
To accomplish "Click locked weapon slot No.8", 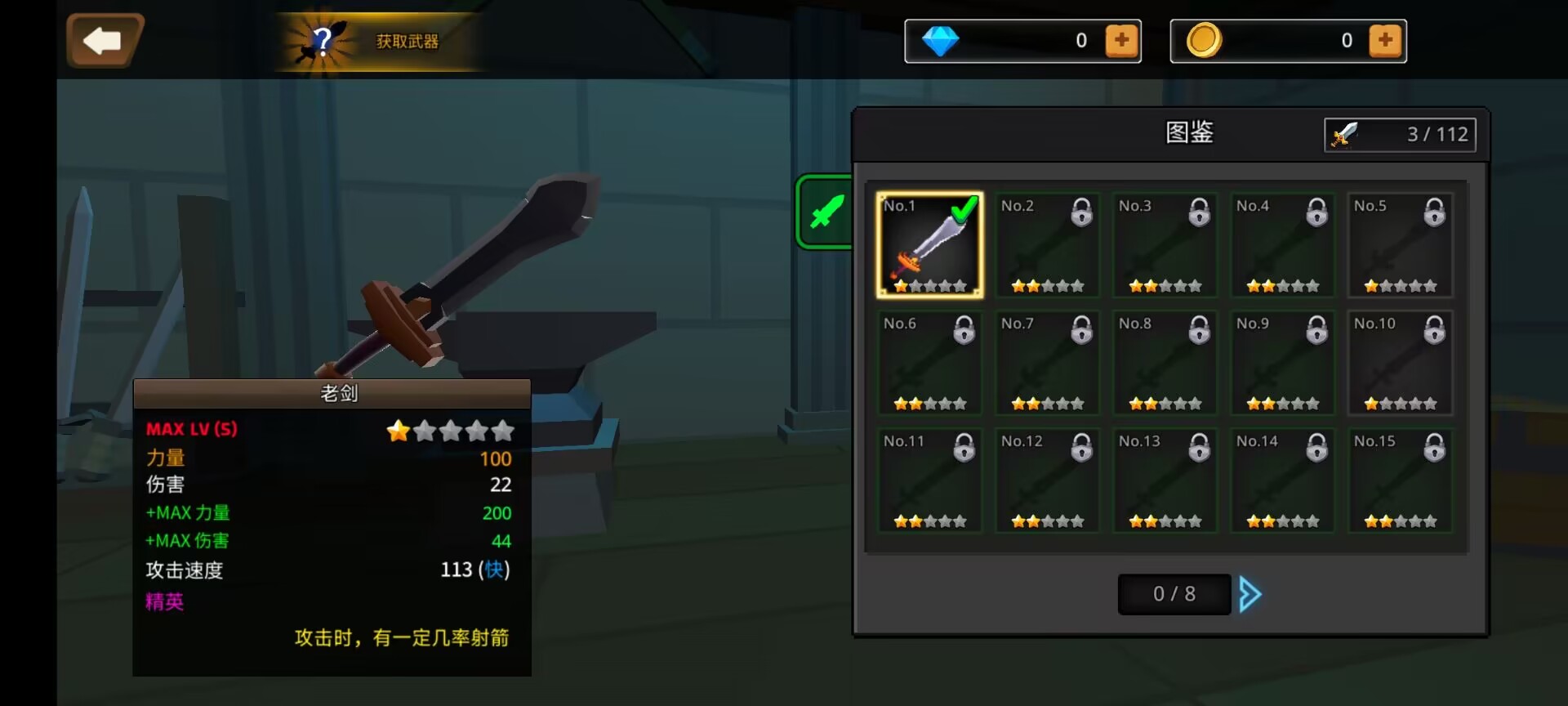I will pos(1165,363).
